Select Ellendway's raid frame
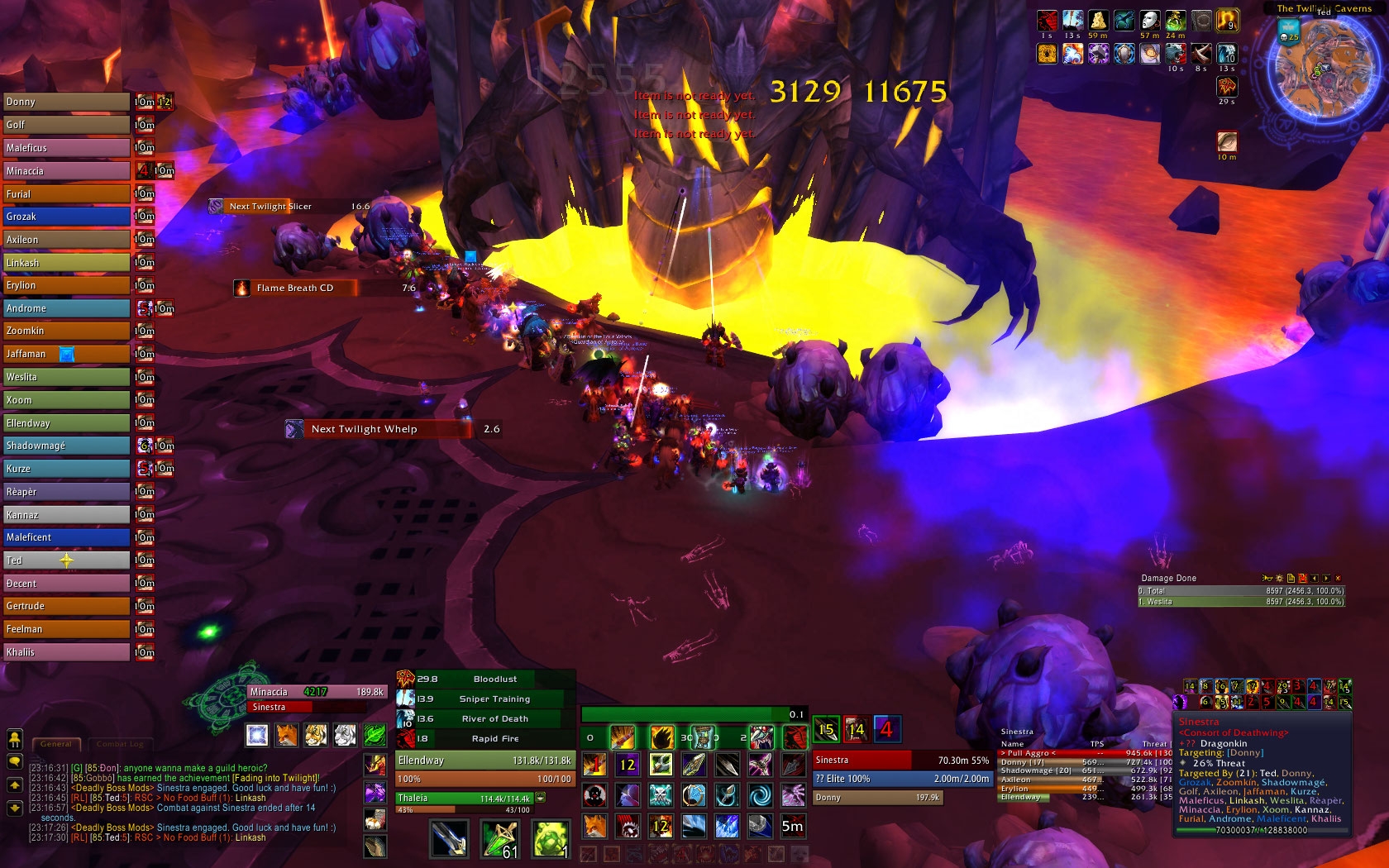This screenshot has height=868, width=1389. click(x=66, y=423)
